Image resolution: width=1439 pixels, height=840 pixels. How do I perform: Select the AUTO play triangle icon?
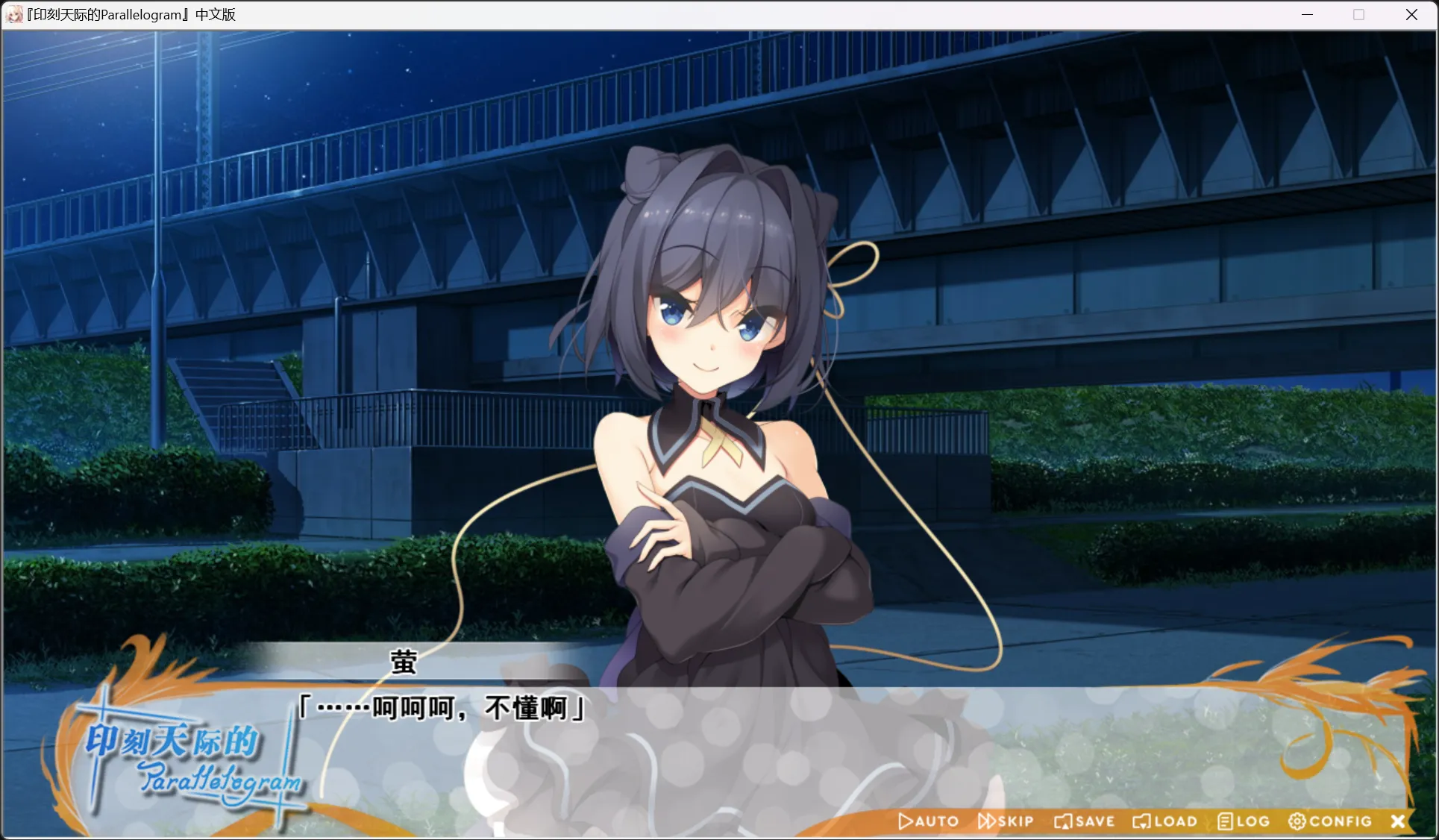tap(906, 821)
